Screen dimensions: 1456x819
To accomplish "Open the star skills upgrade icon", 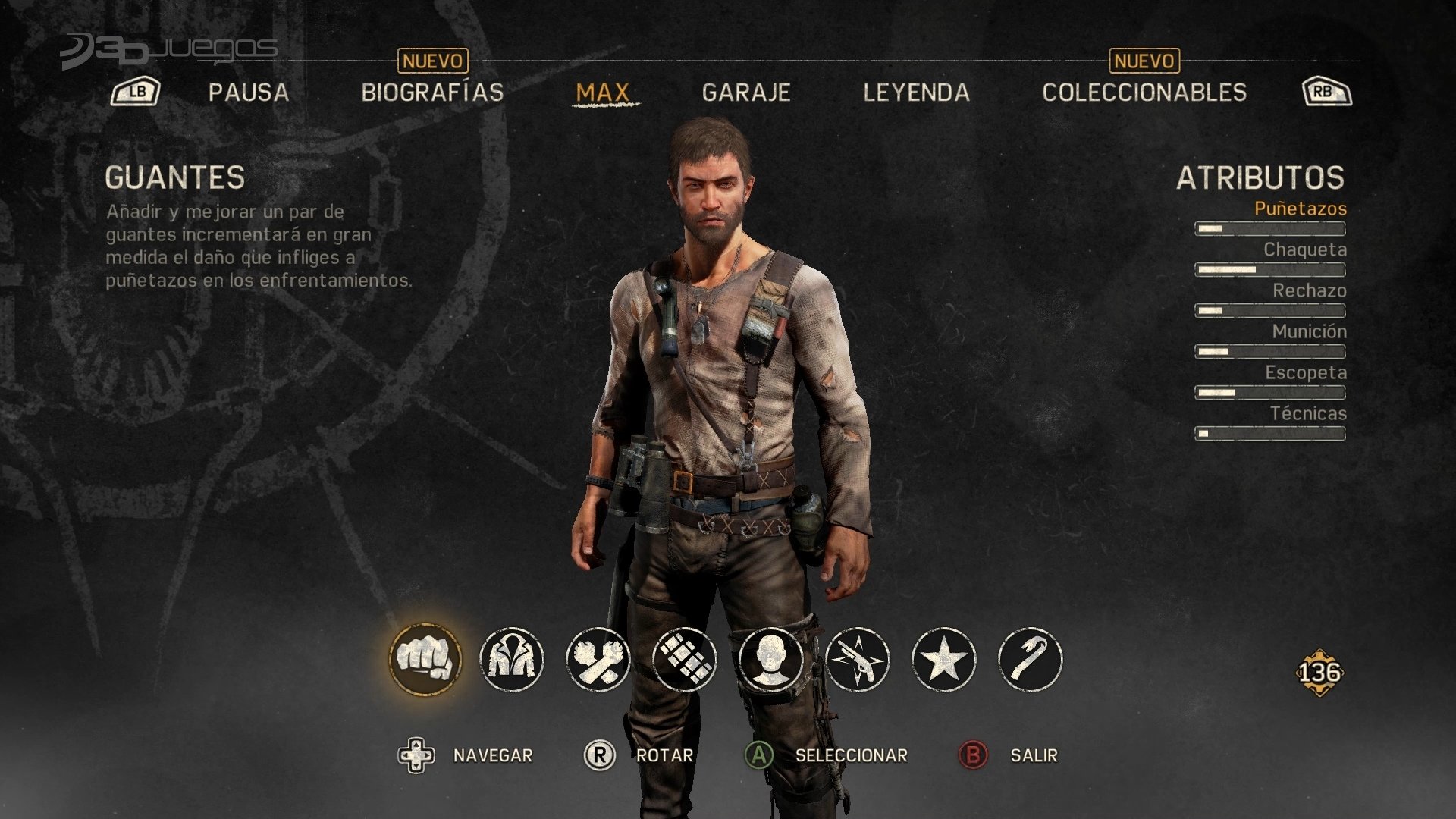I will [944, 659].
